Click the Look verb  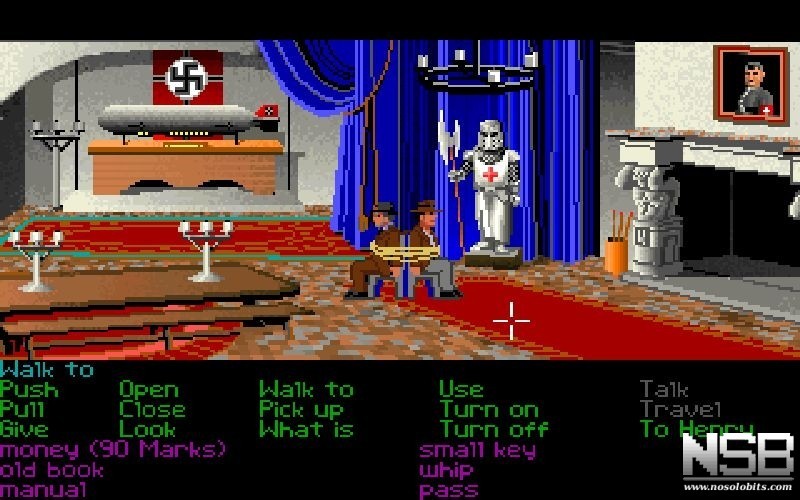[148, 430]
